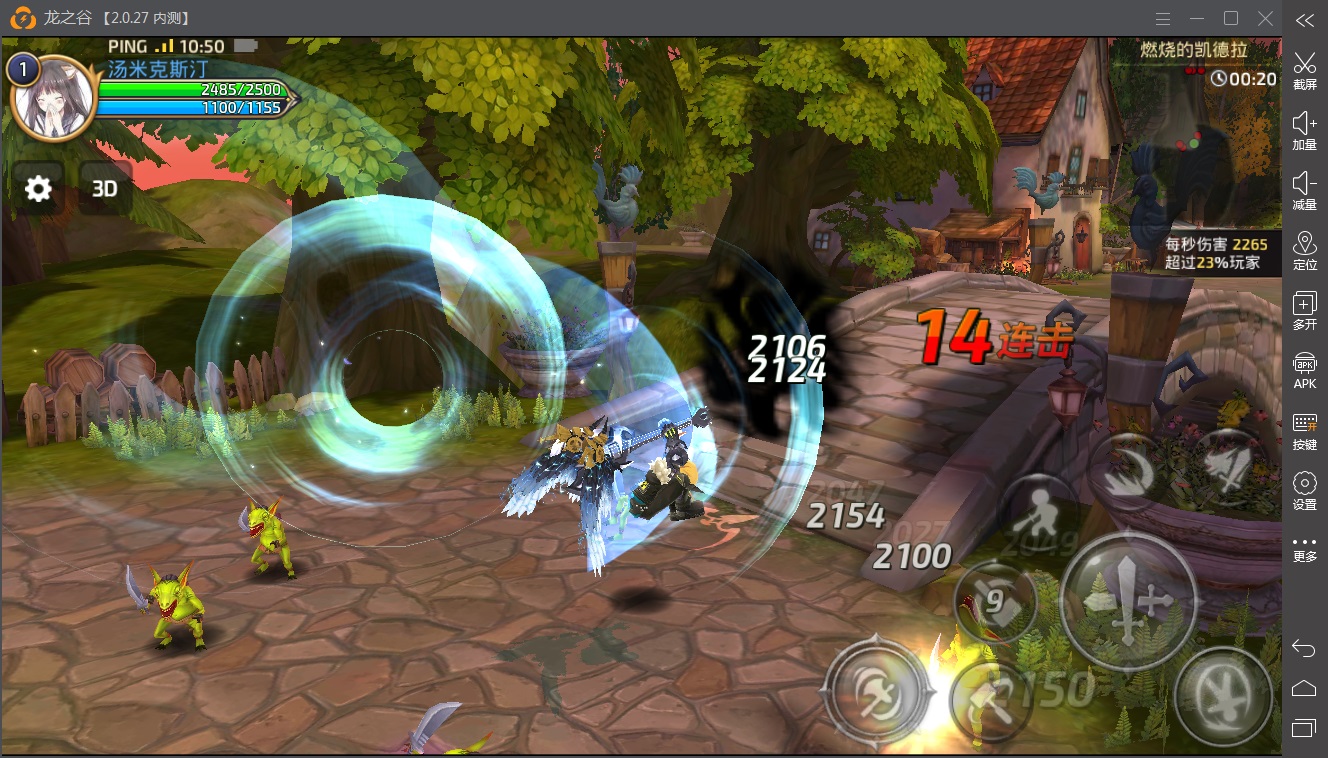
Task: Open the gear settings menu
Action: pyautogui.click(x=38, y=188)
